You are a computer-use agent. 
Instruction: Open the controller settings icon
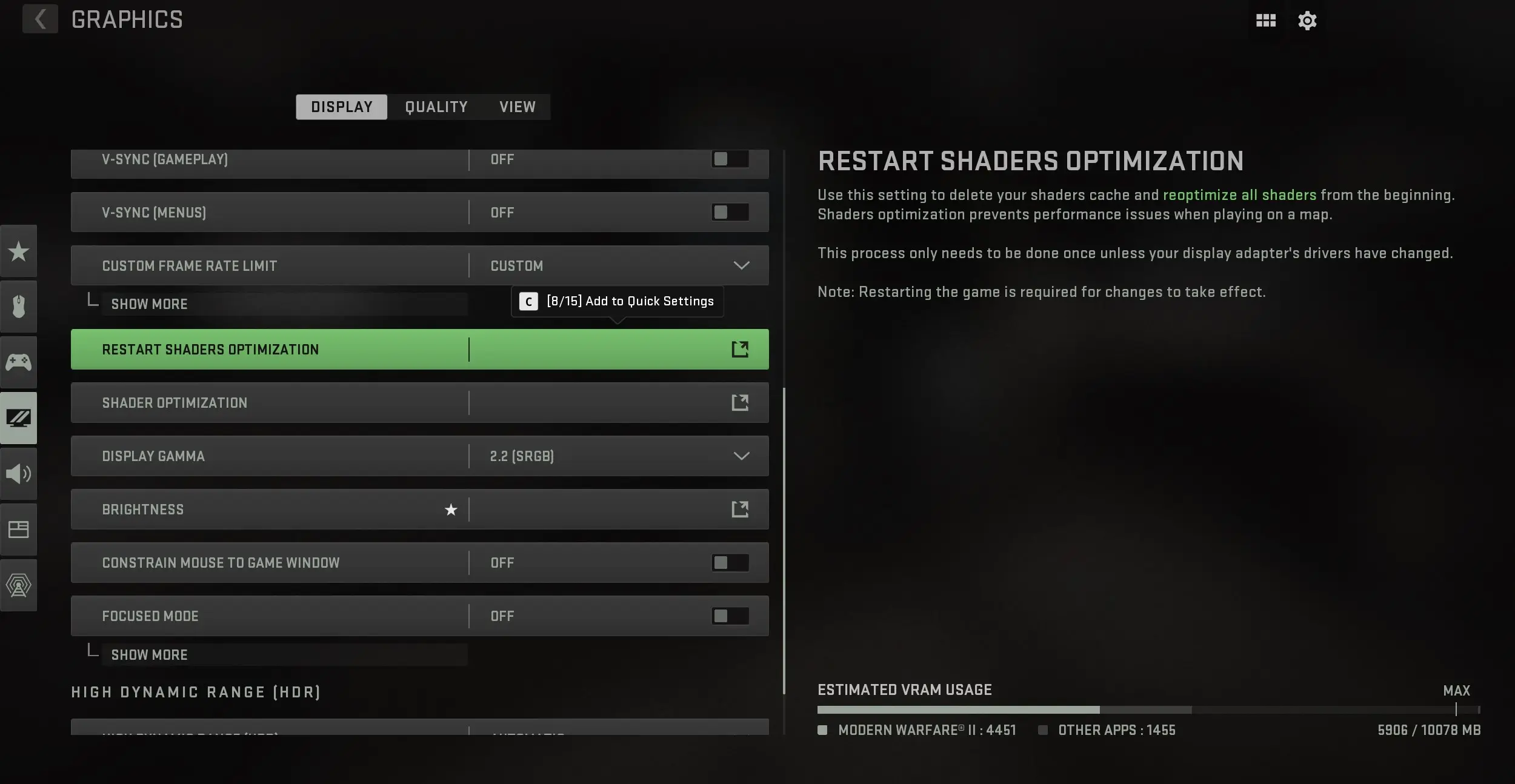pos(19,362)
